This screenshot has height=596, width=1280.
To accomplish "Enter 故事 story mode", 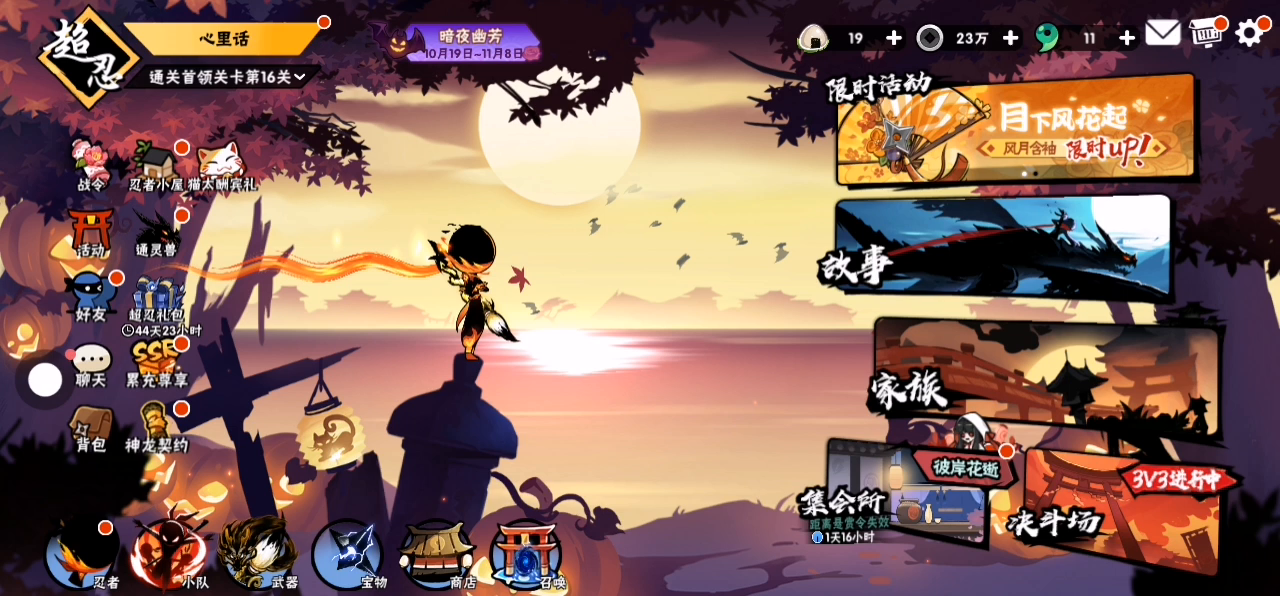I will click(1000, 250).
